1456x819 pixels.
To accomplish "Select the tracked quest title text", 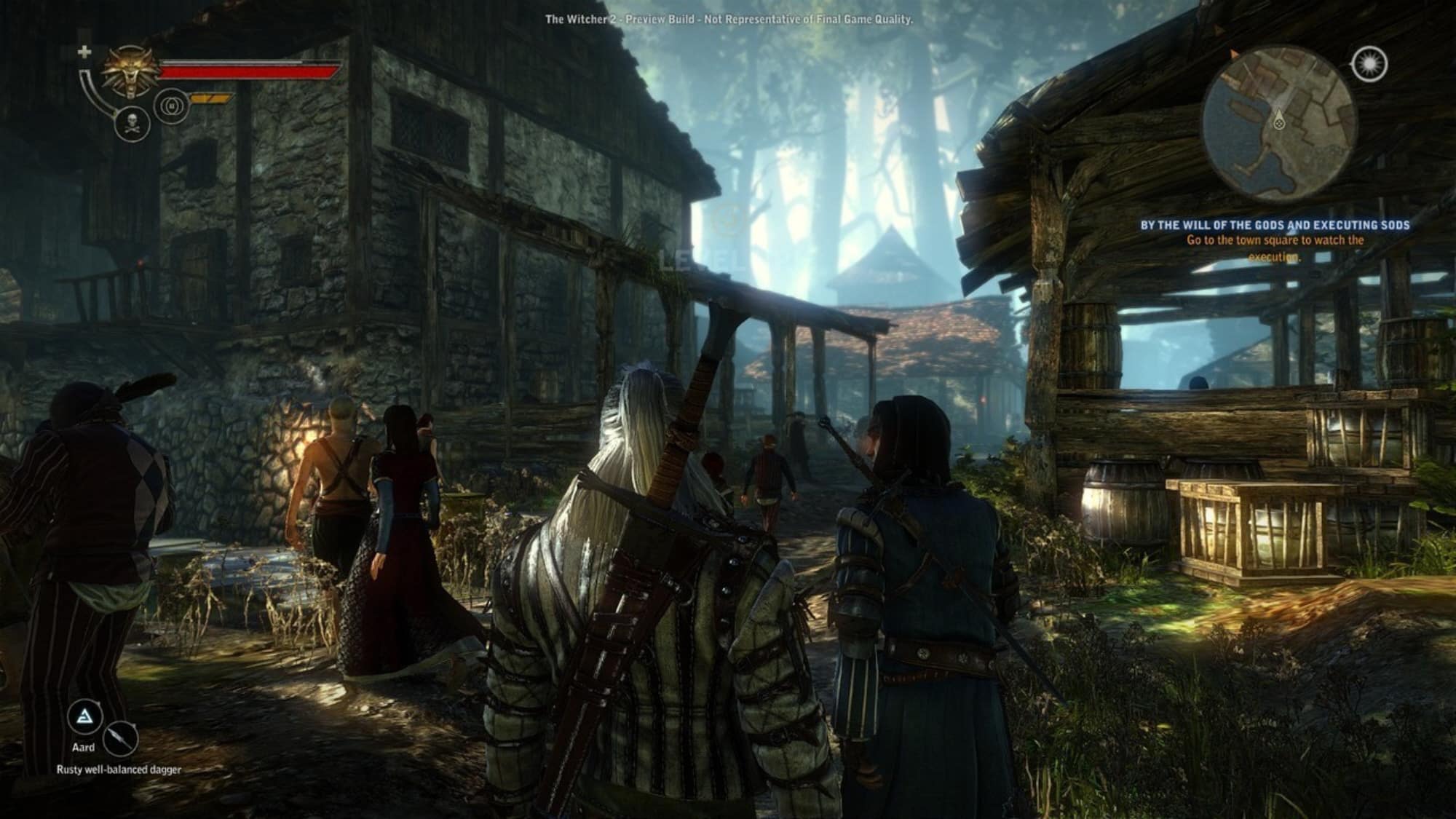I will pos(1275,226).
